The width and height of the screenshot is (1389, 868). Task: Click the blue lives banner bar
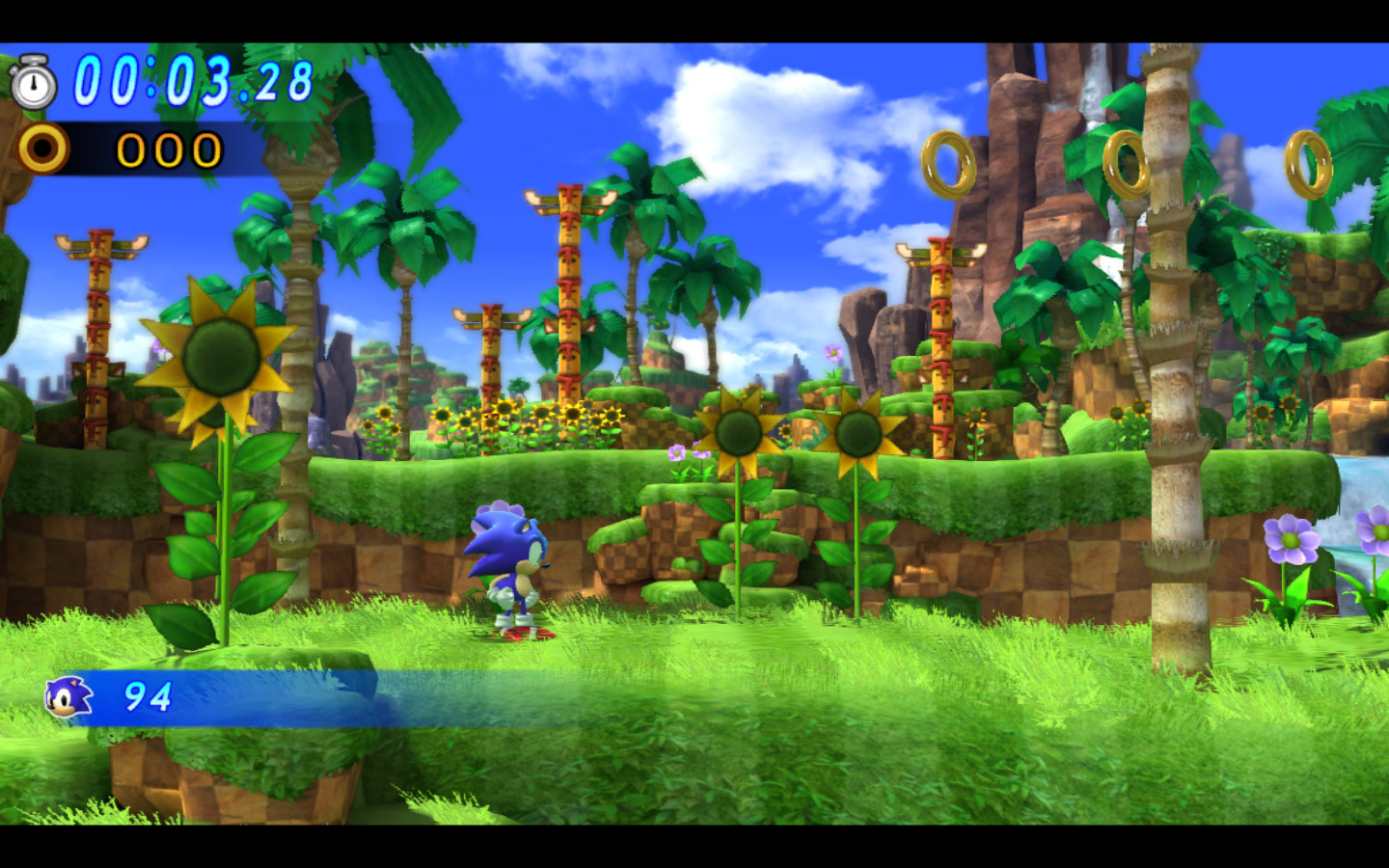[x=289, y=696]
